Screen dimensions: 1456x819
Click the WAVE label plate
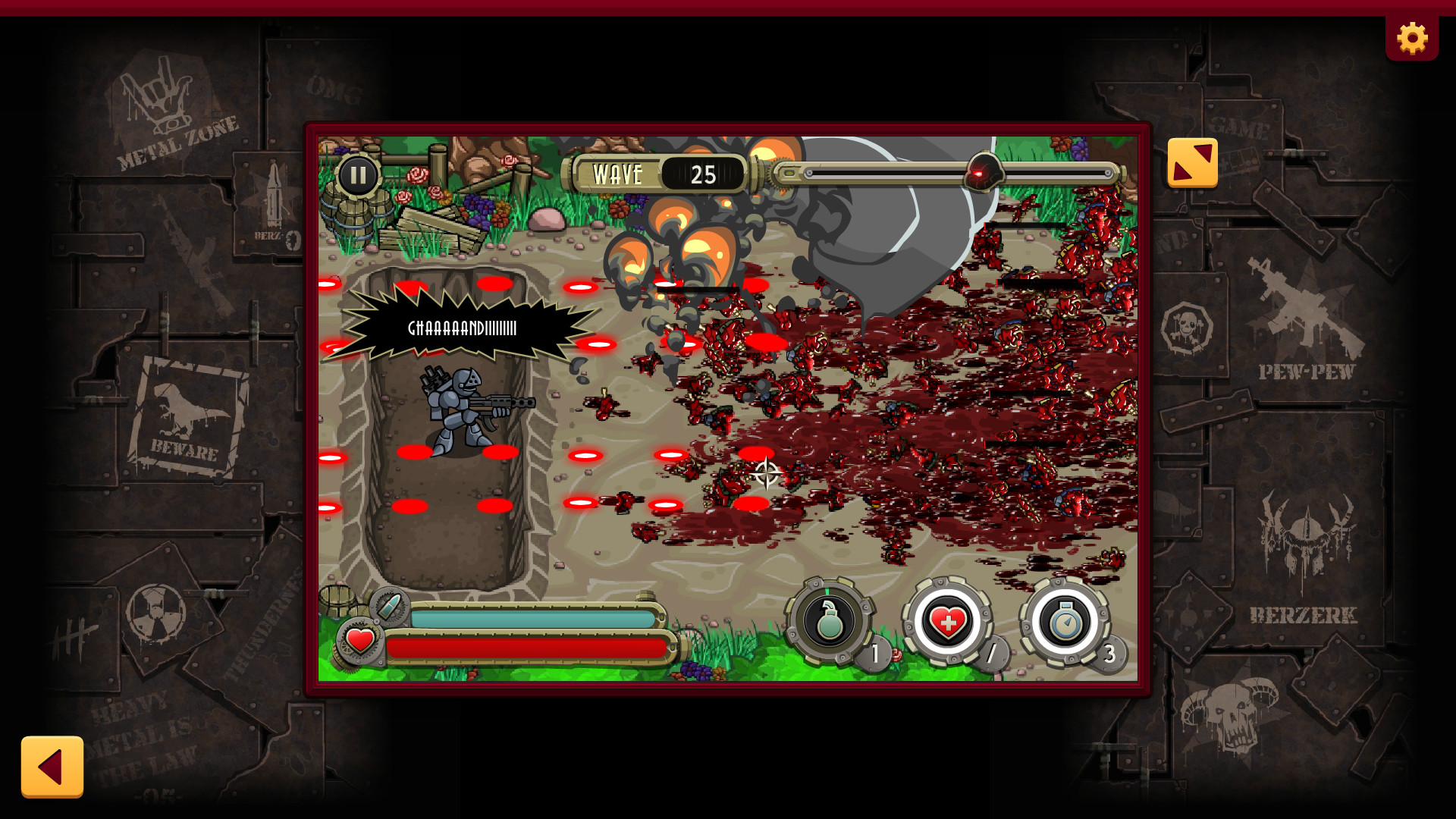coord(618,173)
